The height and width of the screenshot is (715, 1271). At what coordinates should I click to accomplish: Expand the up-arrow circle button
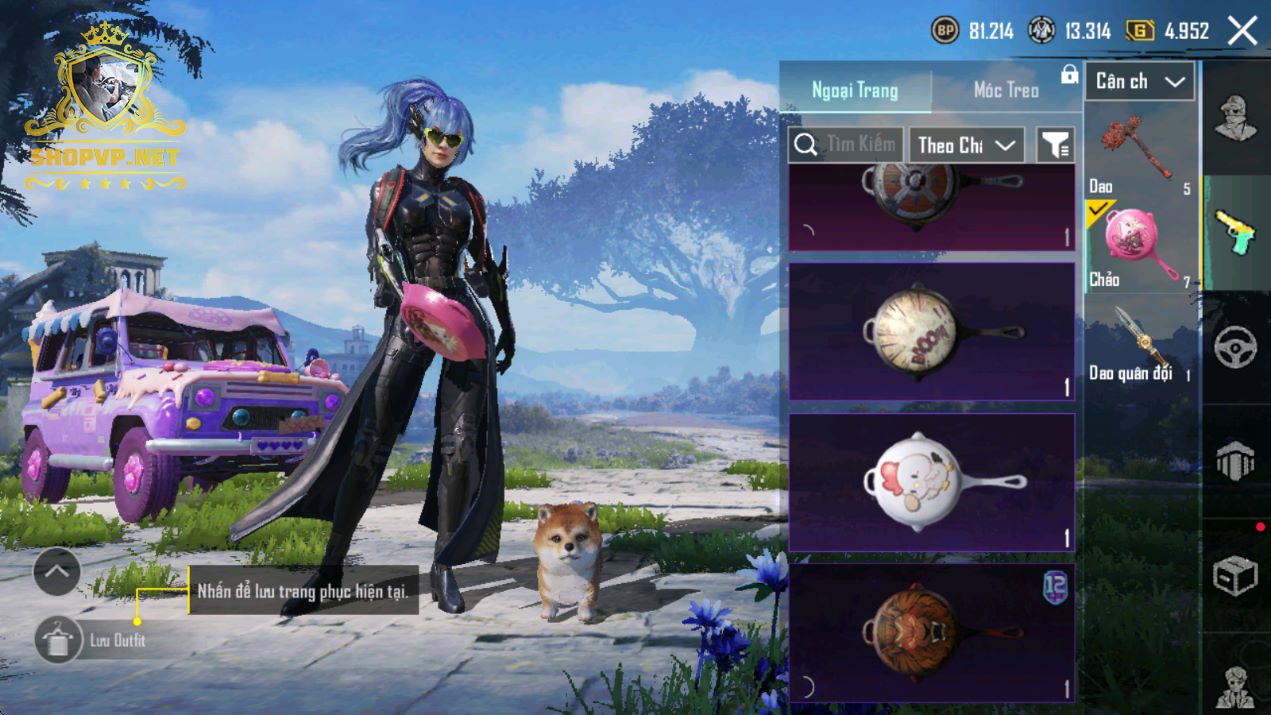point(57,572)
